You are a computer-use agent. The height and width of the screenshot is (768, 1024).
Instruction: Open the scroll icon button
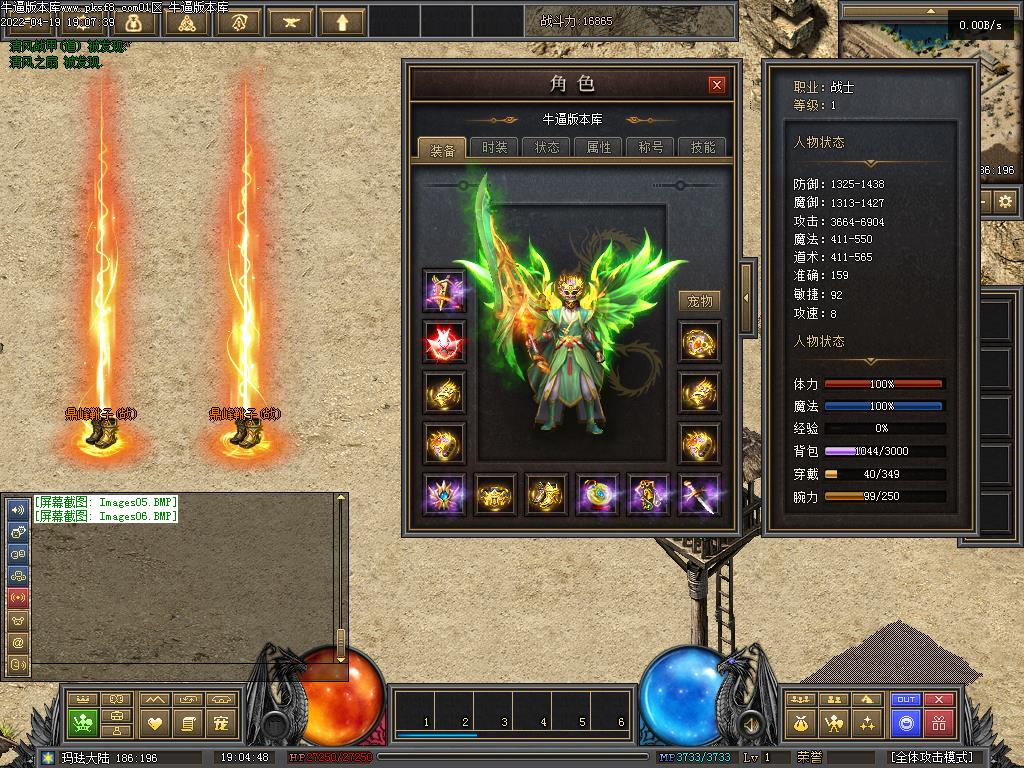pos(187,722)
